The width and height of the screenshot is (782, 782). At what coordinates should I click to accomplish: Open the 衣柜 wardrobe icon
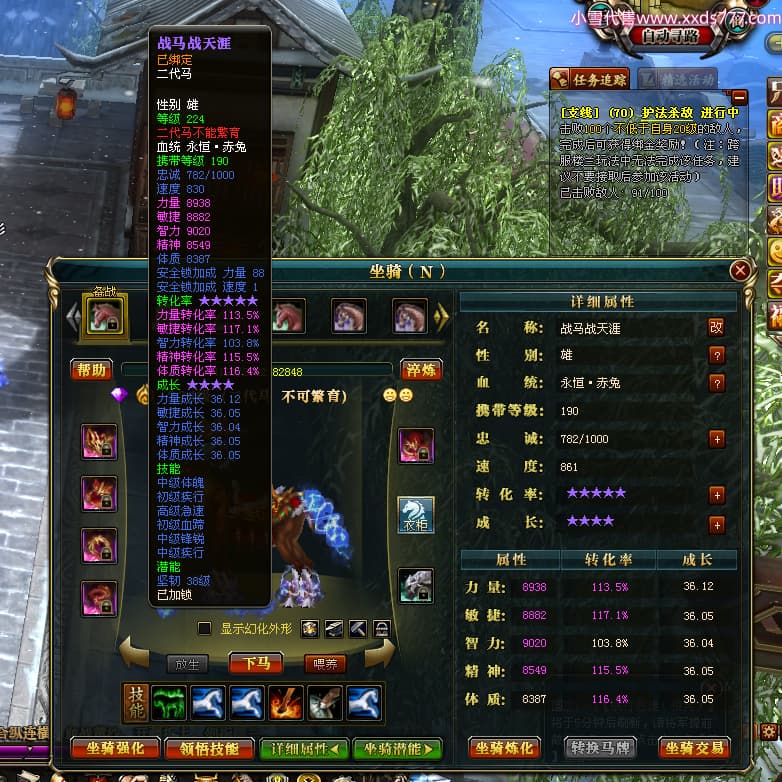416,516
